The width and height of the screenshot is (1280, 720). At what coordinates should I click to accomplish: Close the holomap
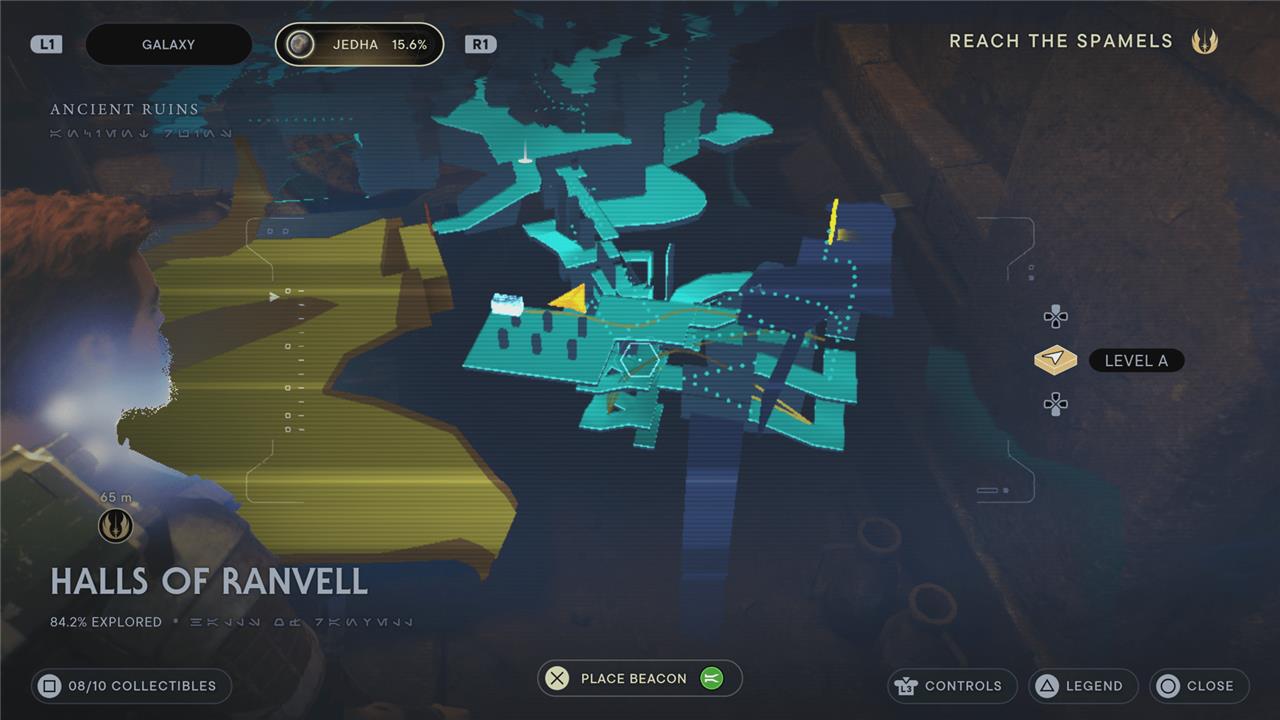click(1198, 686)
